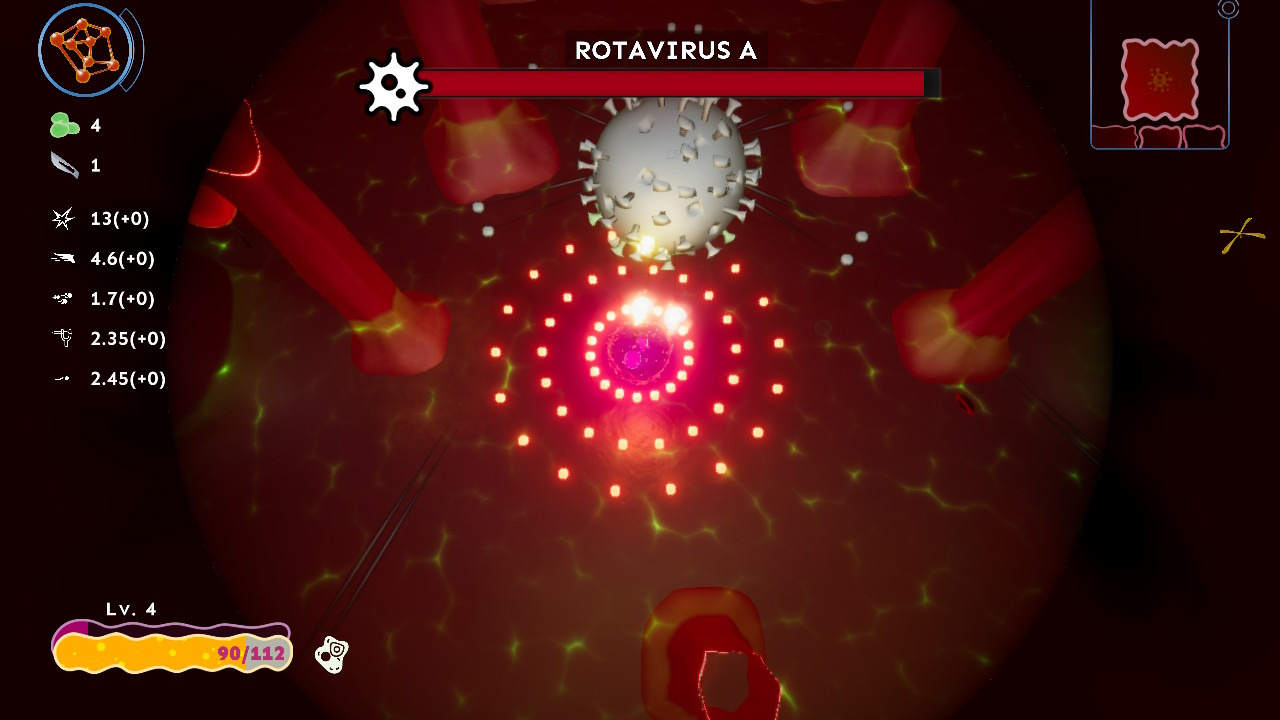Click the virus icon beside the boss health bar
This screenshot has width=1280, height=720.
click(394, 85)
